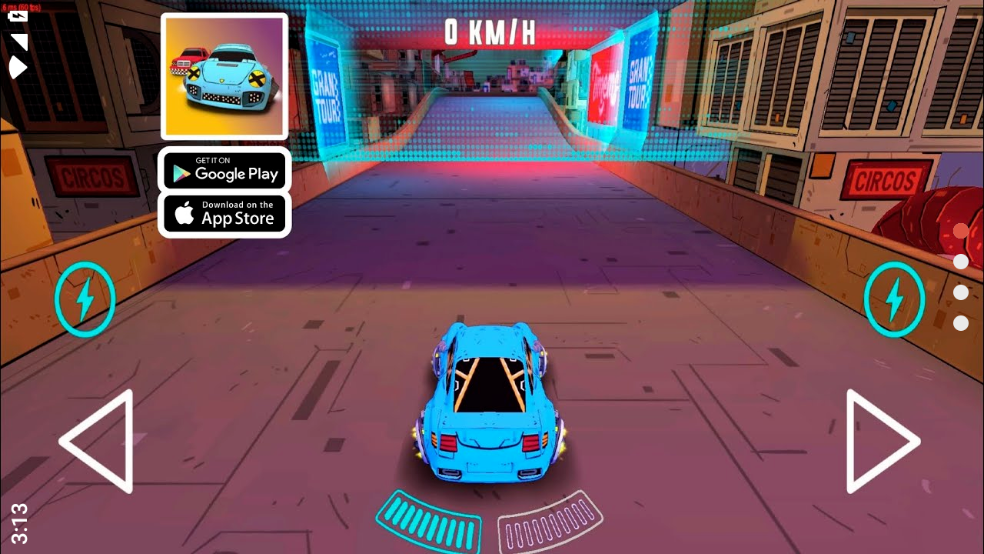The image size is (984, 554).
Task: Click the blue car game icon thumbnail
Action: pyautogui.click(x=225, y=77)
